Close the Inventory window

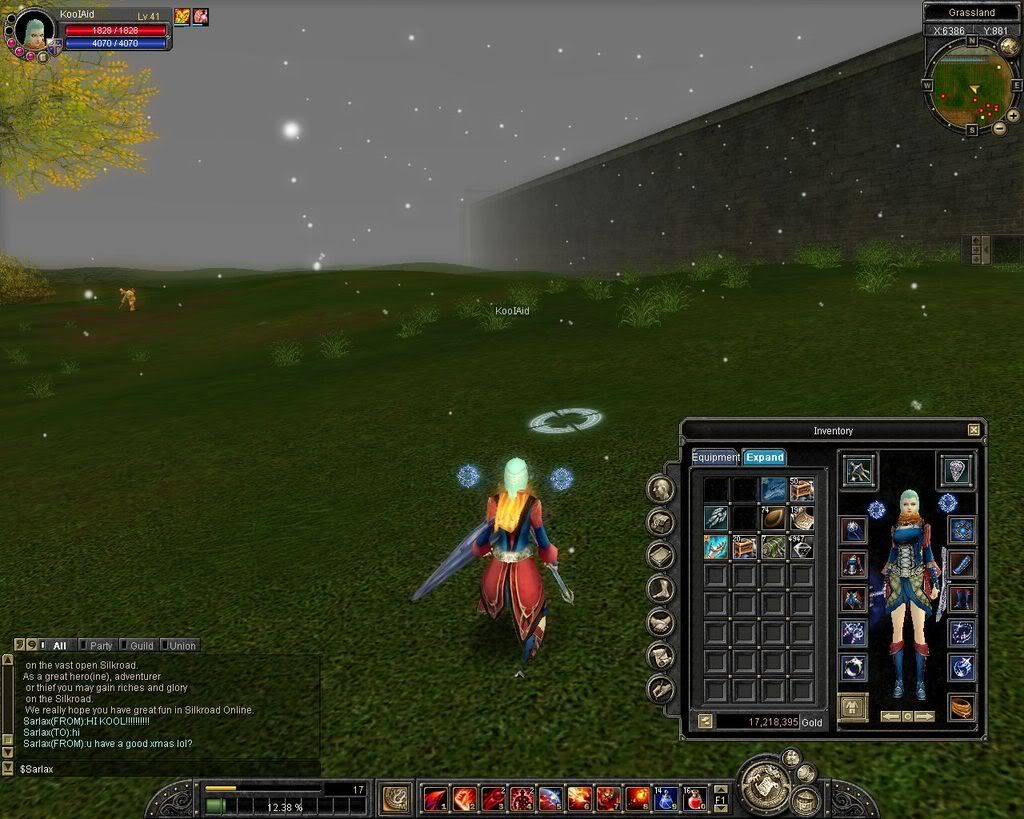coord(973,430)
